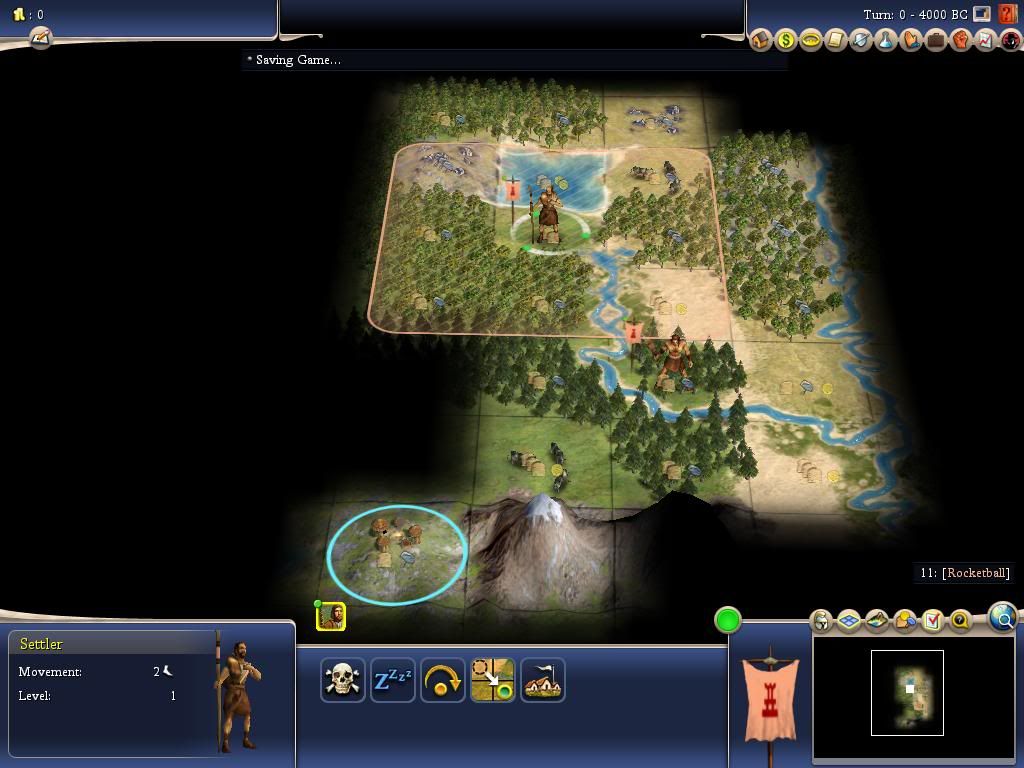This screenshot has height=768, width=1024.
Task: Open the Religion Advisor praying hands icon
Action: click(911, 40)
